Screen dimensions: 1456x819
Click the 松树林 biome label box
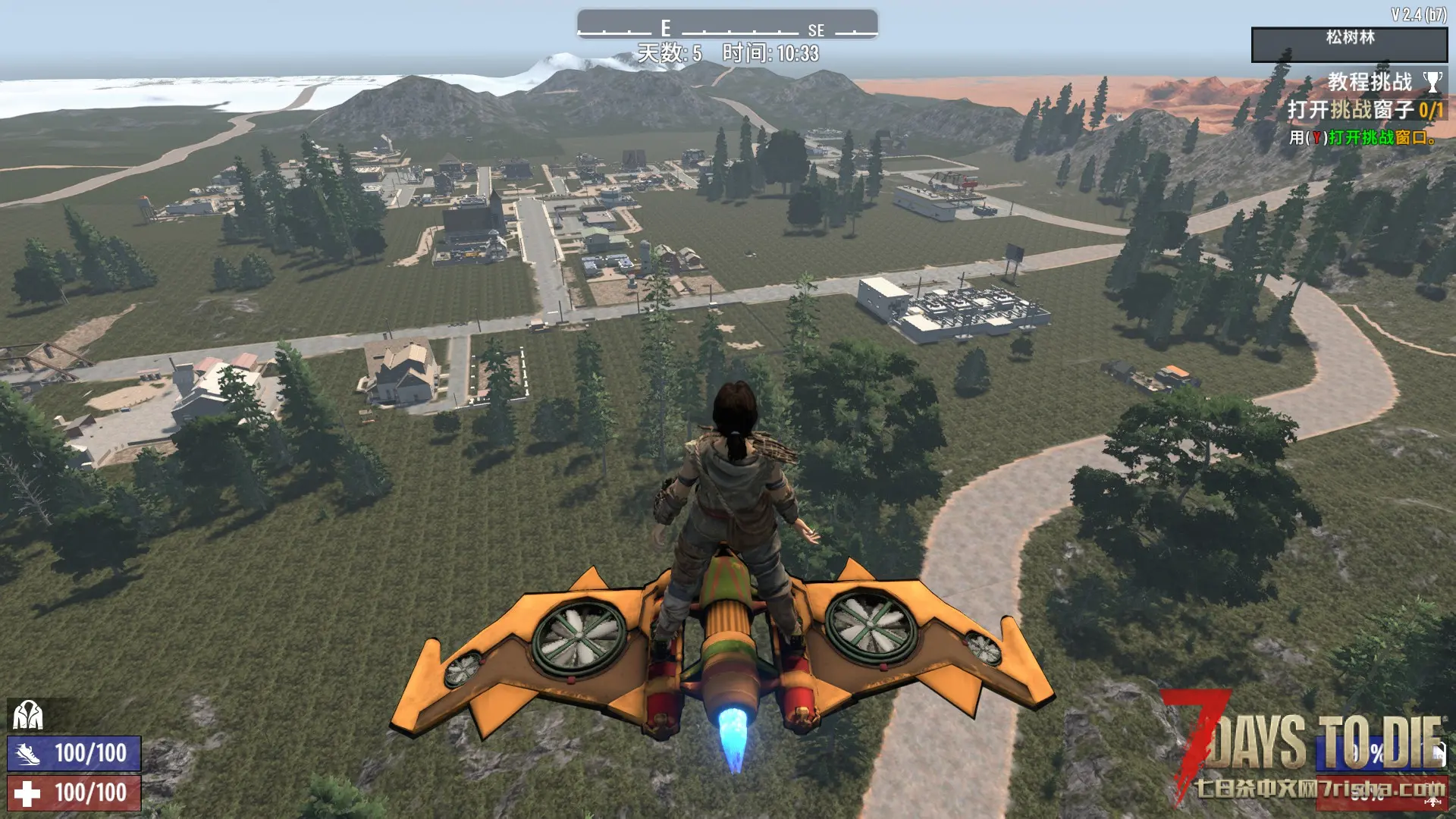coord(1349,45)
